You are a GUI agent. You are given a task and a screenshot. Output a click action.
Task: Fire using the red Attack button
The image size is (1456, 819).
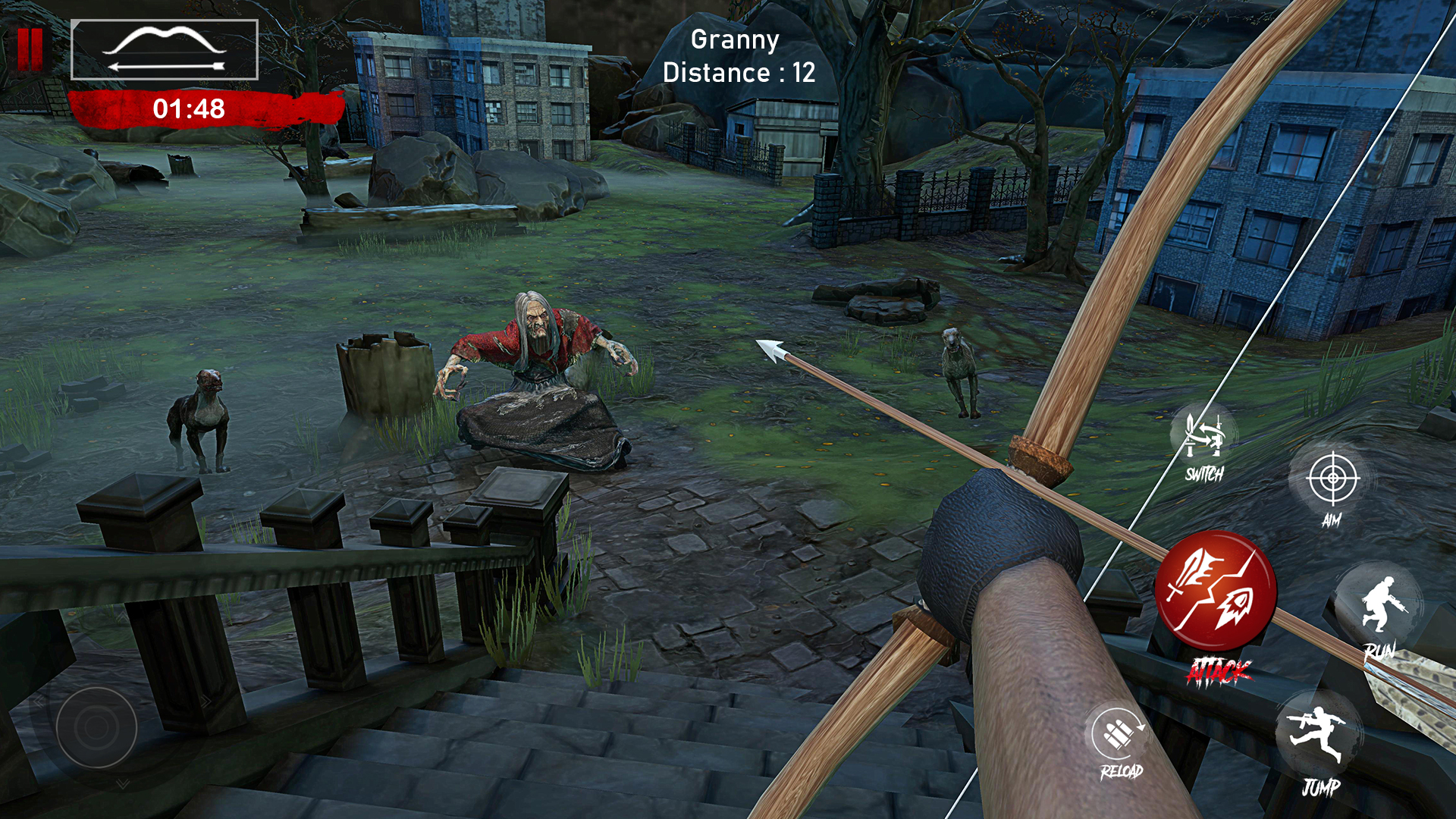coord(1216,591)
